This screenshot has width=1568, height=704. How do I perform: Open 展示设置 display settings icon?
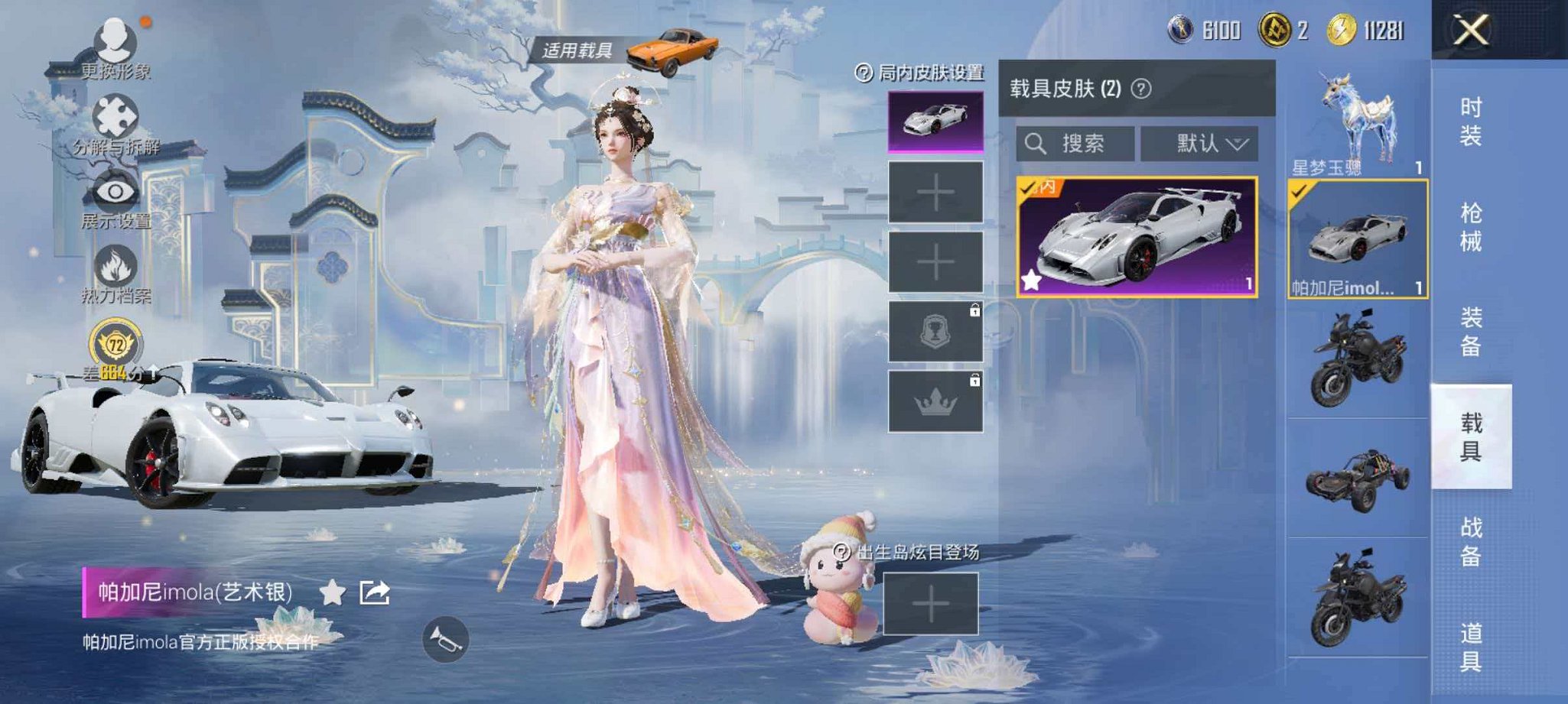[x=113, y=191]
